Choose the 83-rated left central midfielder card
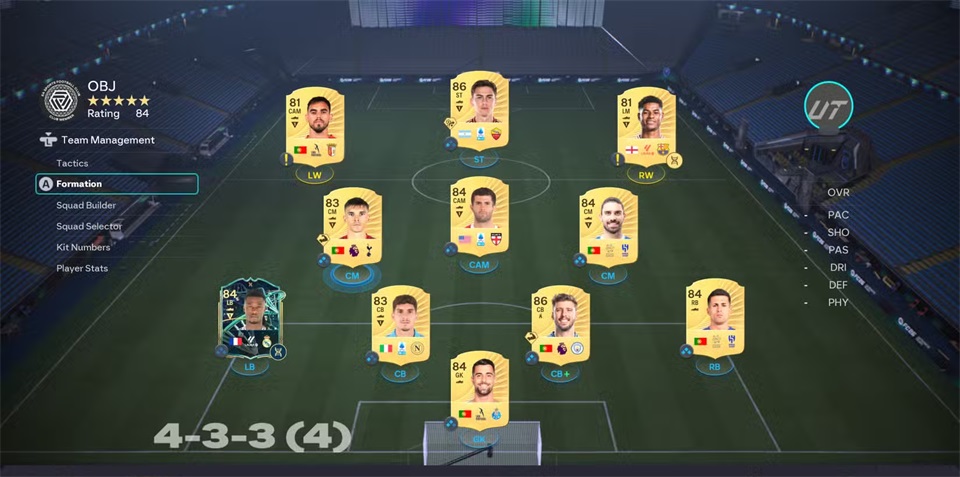The image size is (960, 477). pyautogui.click(x=352, y=226)
